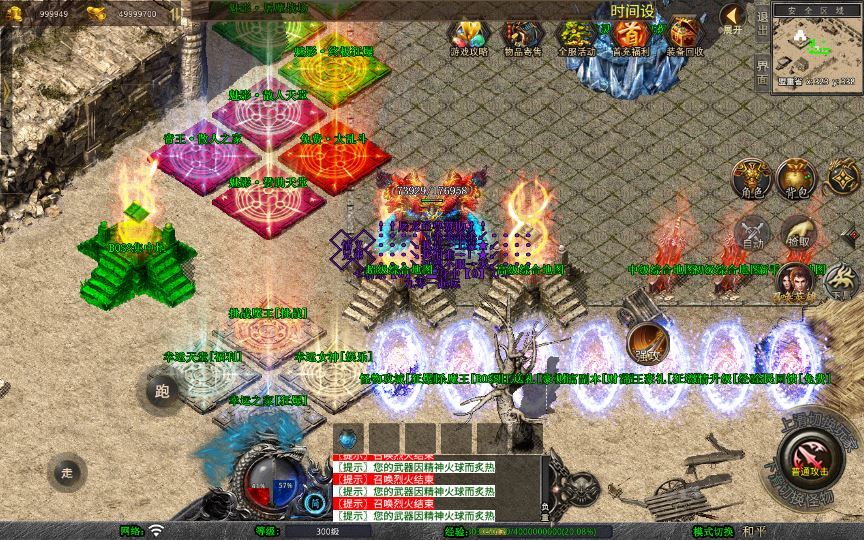Open the 游戏攻略 game guide icon
This screenshot has width=864, height=540.
pyautogui.click(x=466, y=38)
